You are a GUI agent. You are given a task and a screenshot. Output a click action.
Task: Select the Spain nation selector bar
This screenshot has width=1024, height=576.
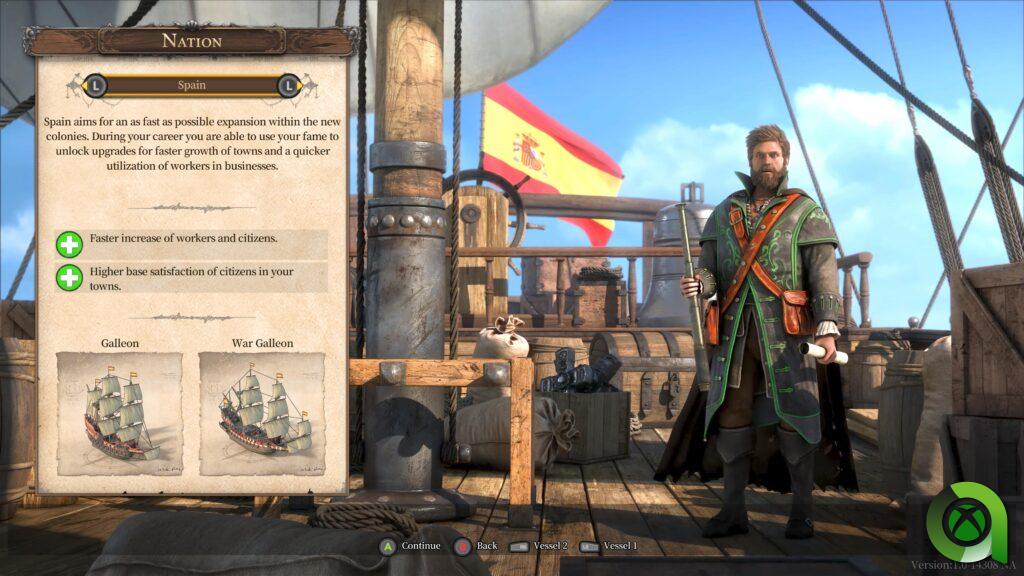tap(191, 86)
